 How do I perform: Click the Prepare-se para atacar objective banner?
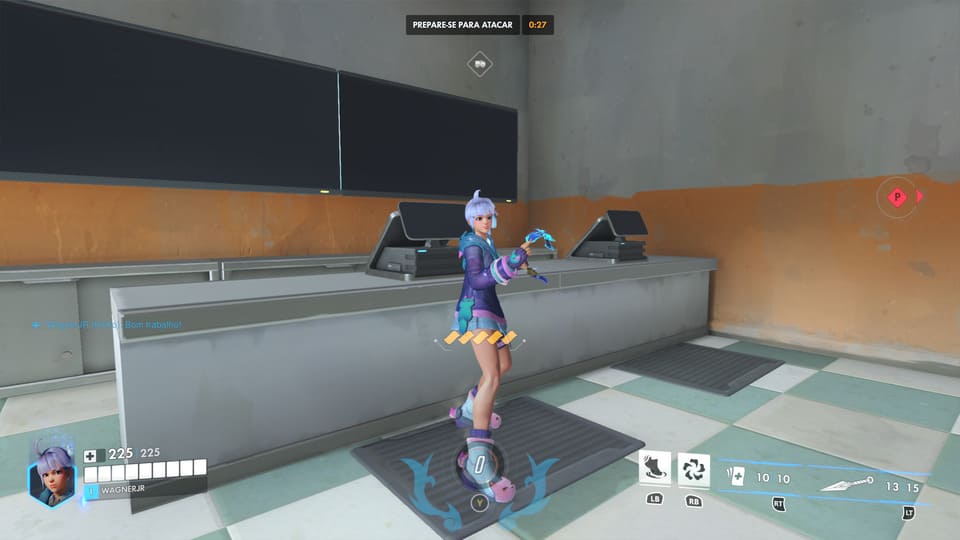tap(463, 25)
